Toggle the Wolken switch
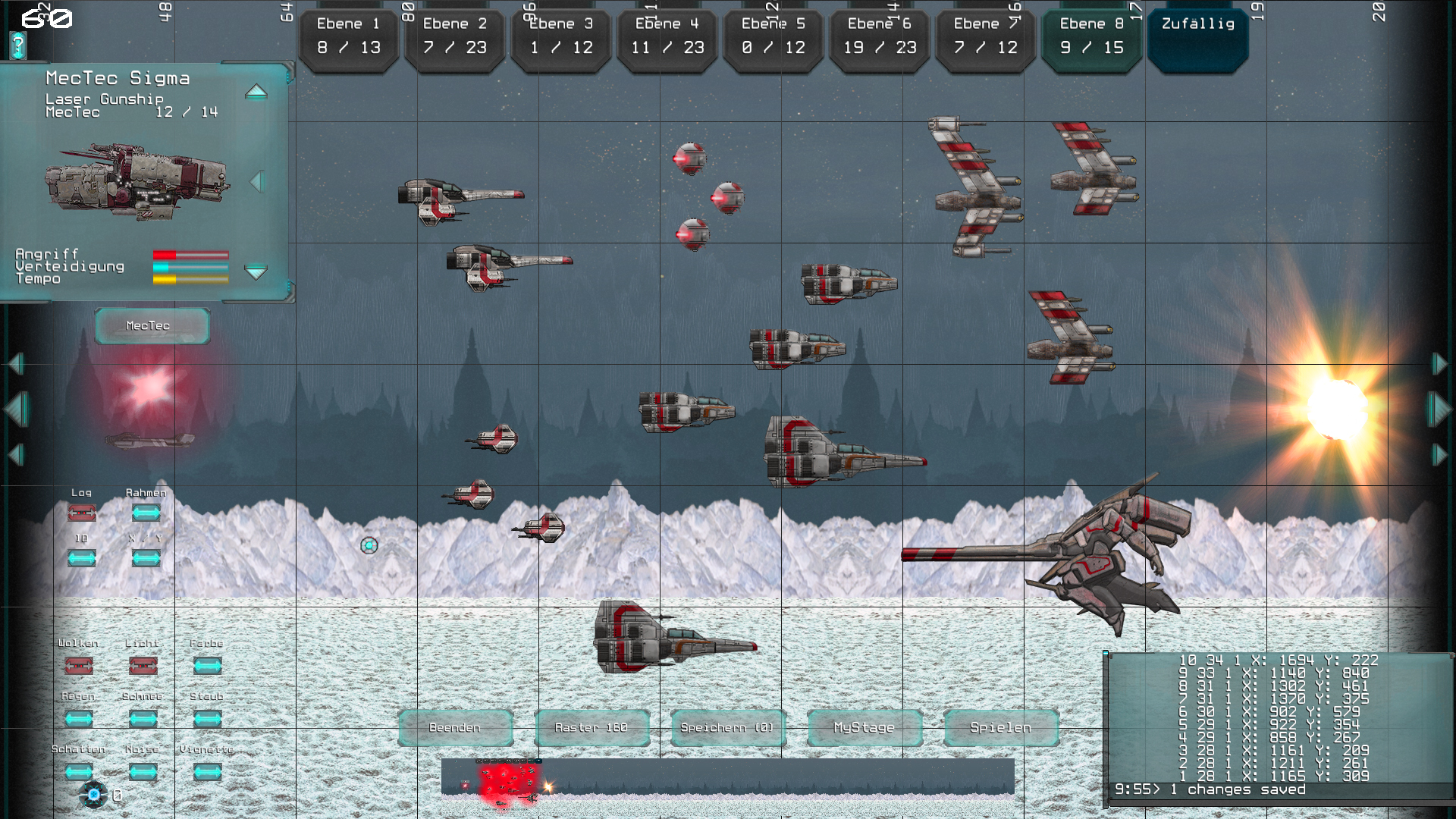The width and height of the screenshot is (1456, 819). click(80, 665)
